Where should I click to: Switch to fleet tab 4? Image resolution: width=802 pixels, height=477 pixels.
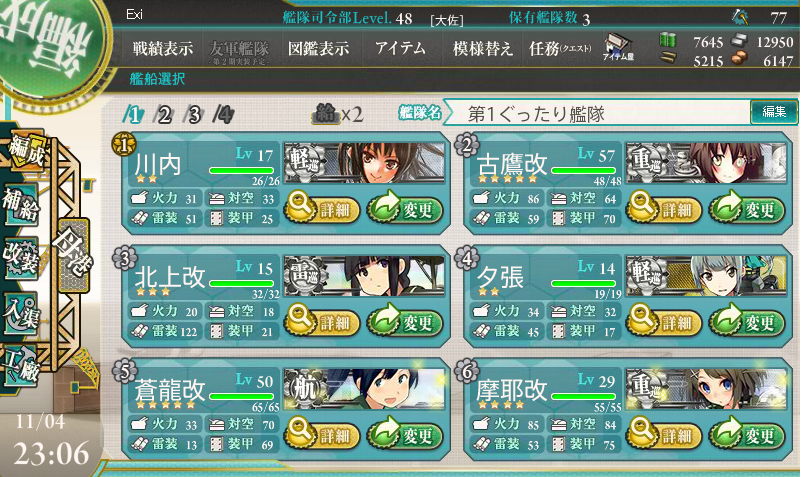click(x=224, y=114)
